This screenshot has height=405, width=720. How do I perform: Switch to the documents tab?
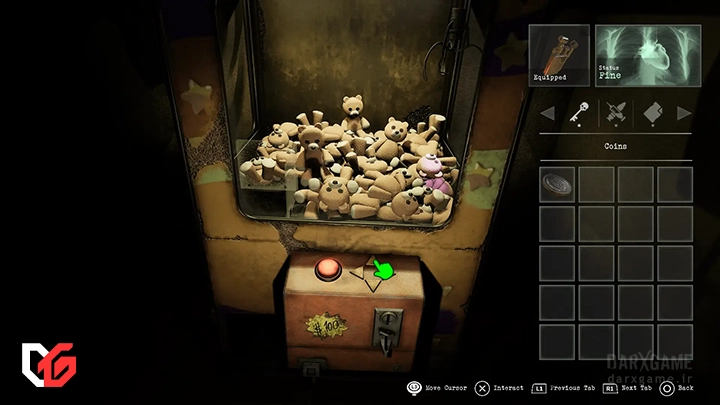pos(651,114)
